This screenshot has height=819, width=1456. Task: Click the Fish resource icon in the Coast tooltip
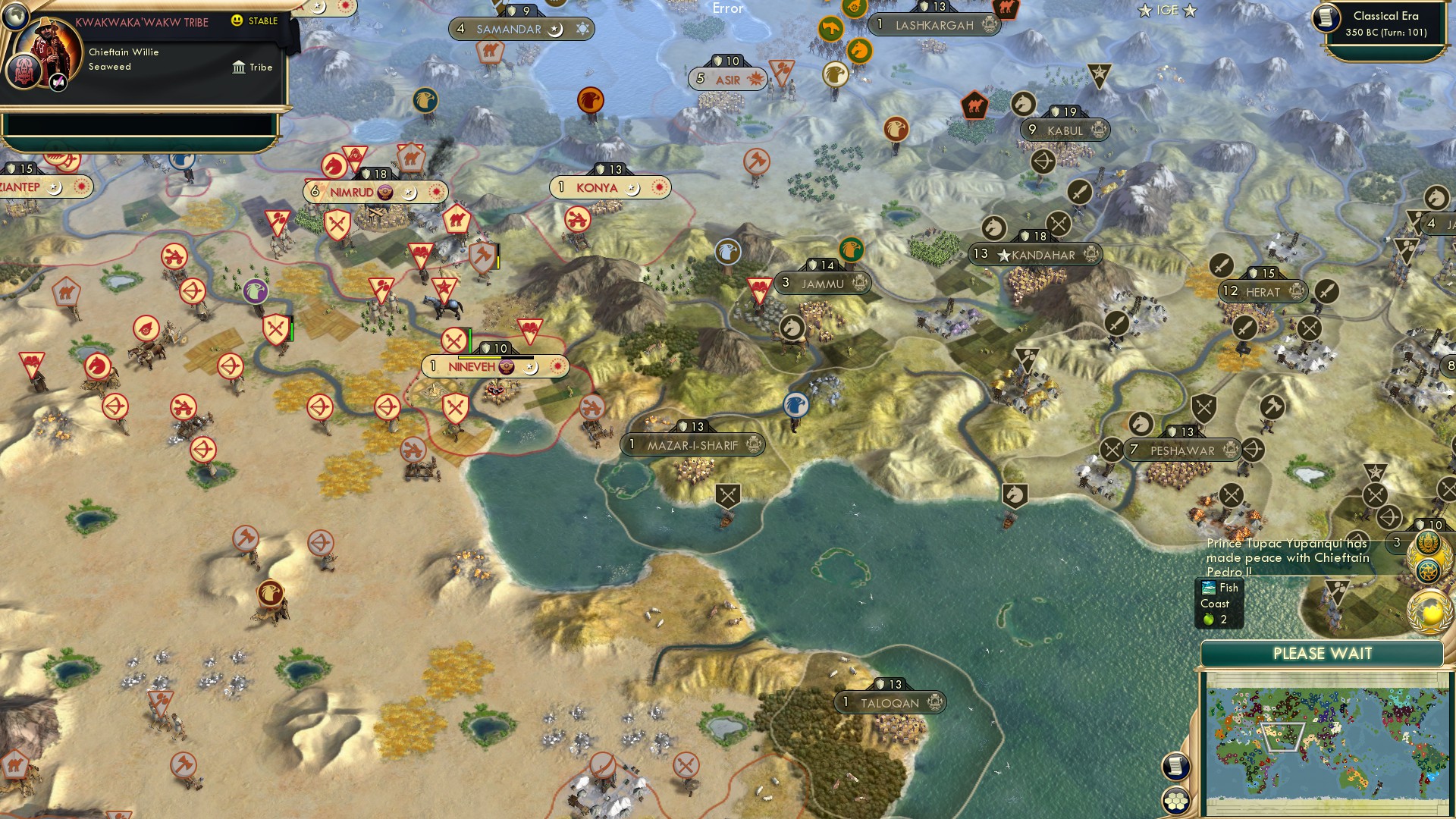pos(1209,587)
